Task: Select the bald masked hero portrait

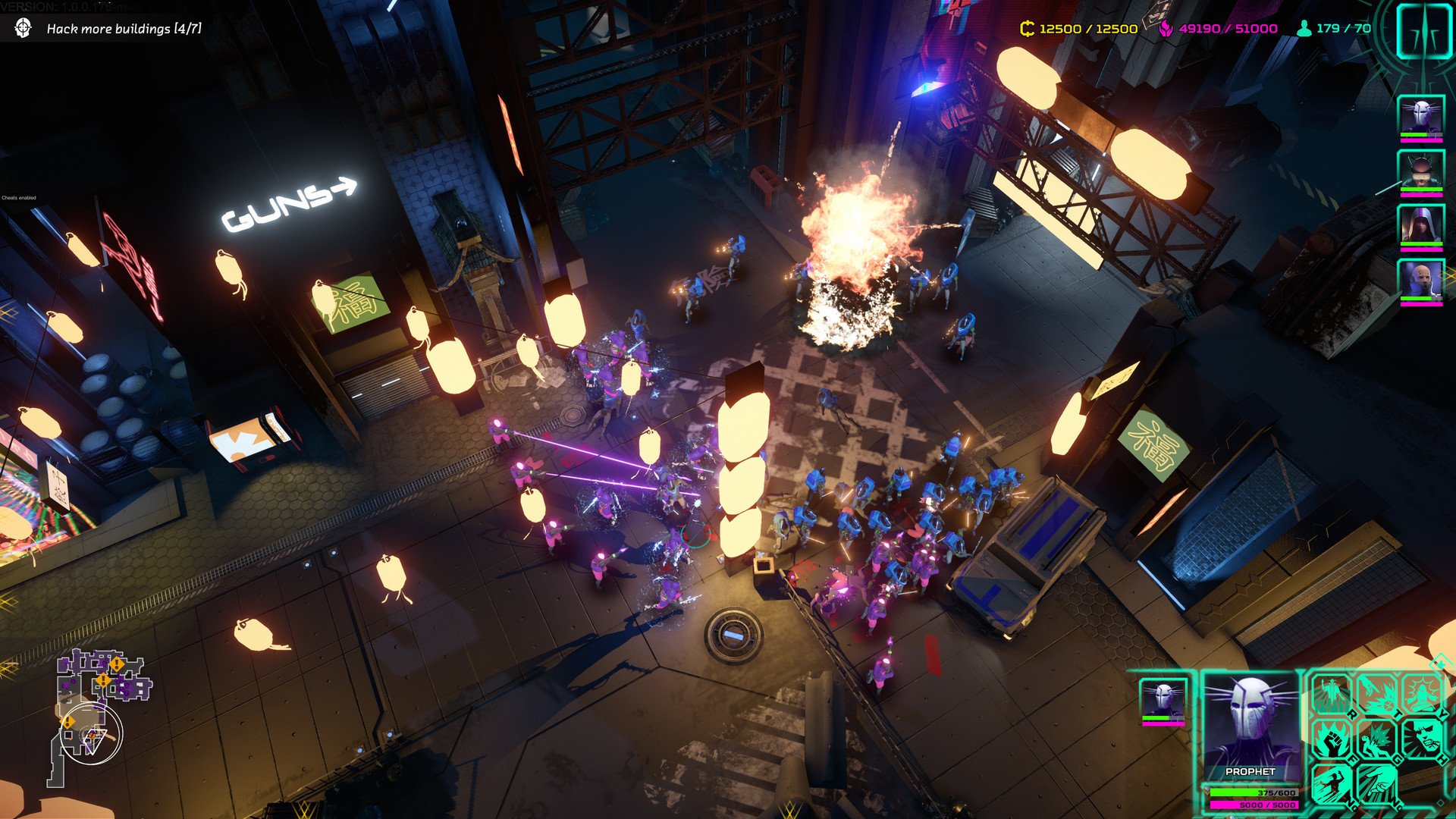Action: coord(1420,281)
